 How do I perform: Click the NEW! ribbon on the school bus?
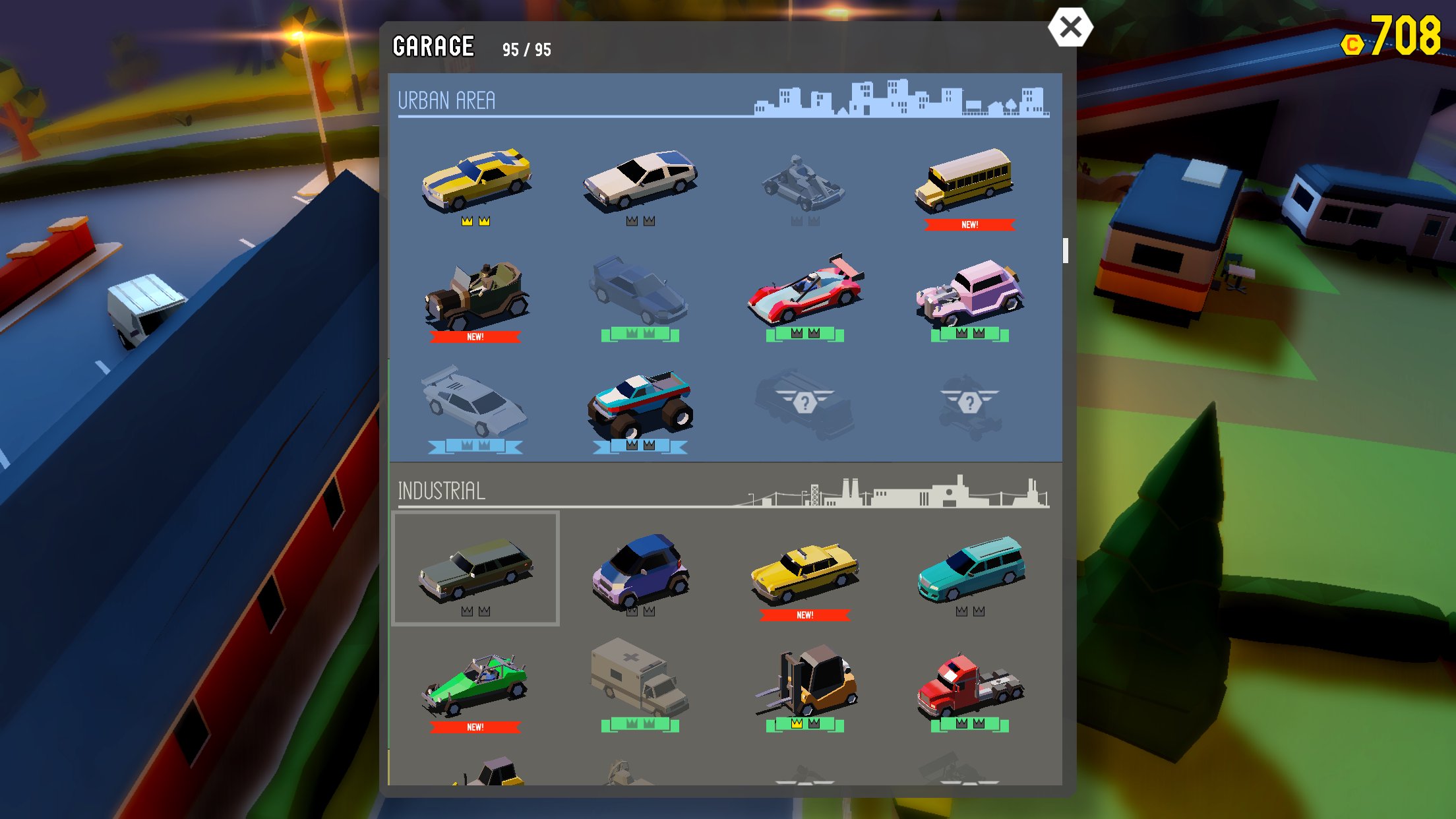969,225
